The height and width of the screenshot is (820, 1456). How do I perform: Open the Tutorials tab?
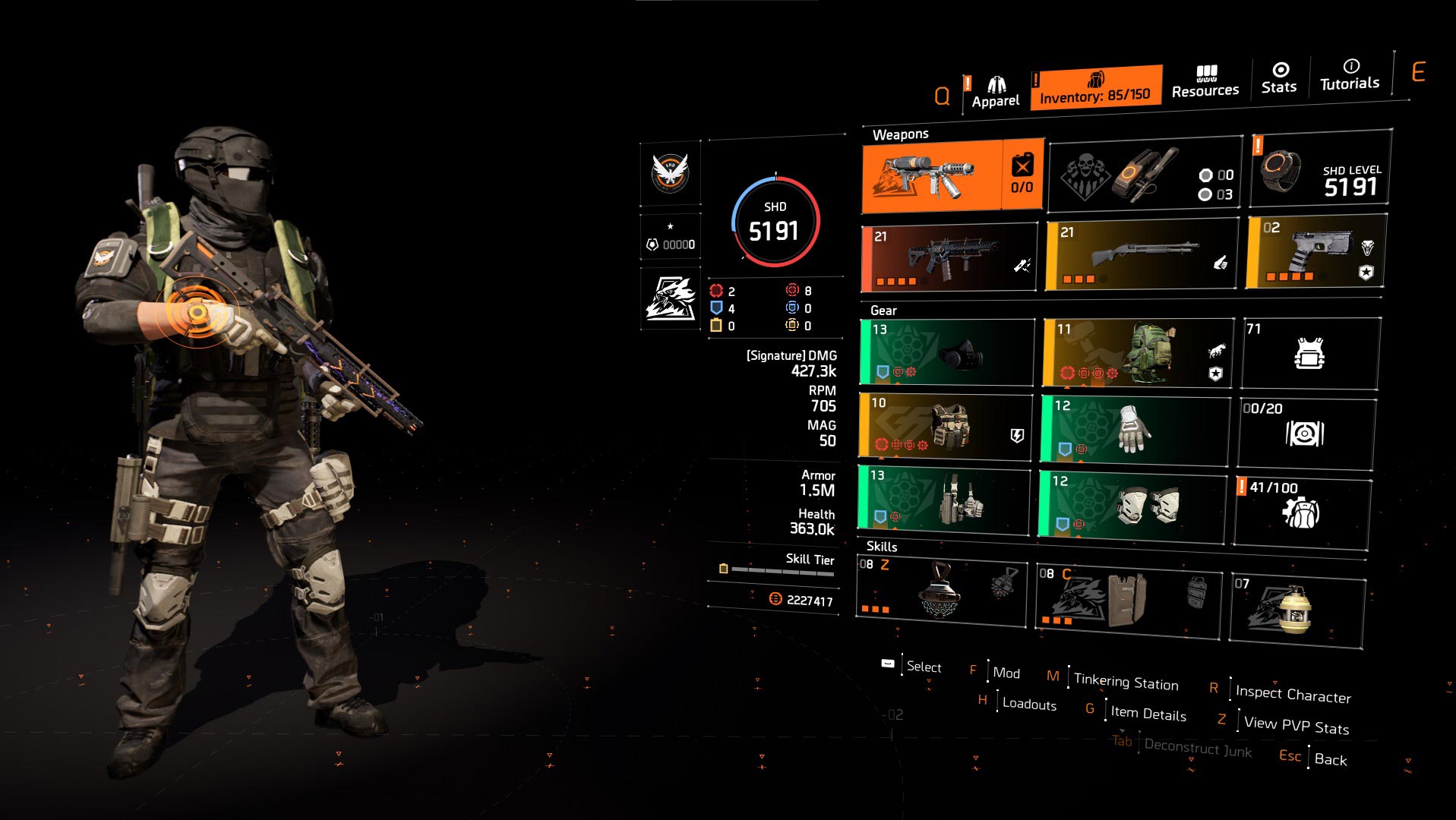tap(1350, 75)
